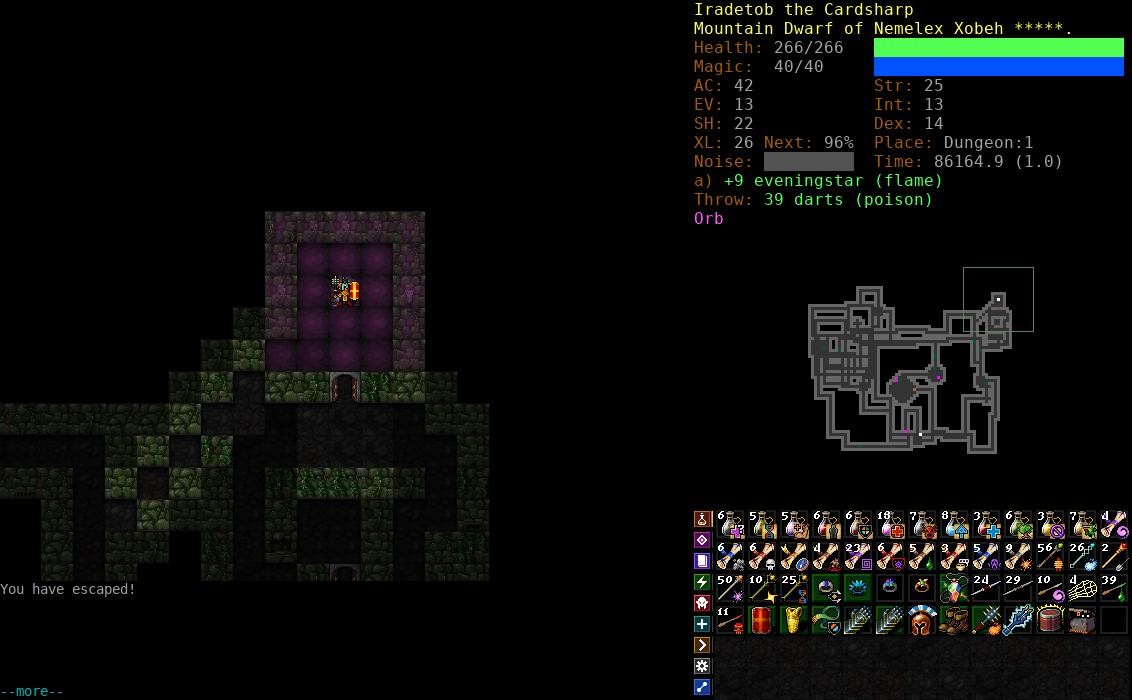This screenshot has width=1132, height=700.
Task: Switch to the skull monster tab
Action: [702, 603]
